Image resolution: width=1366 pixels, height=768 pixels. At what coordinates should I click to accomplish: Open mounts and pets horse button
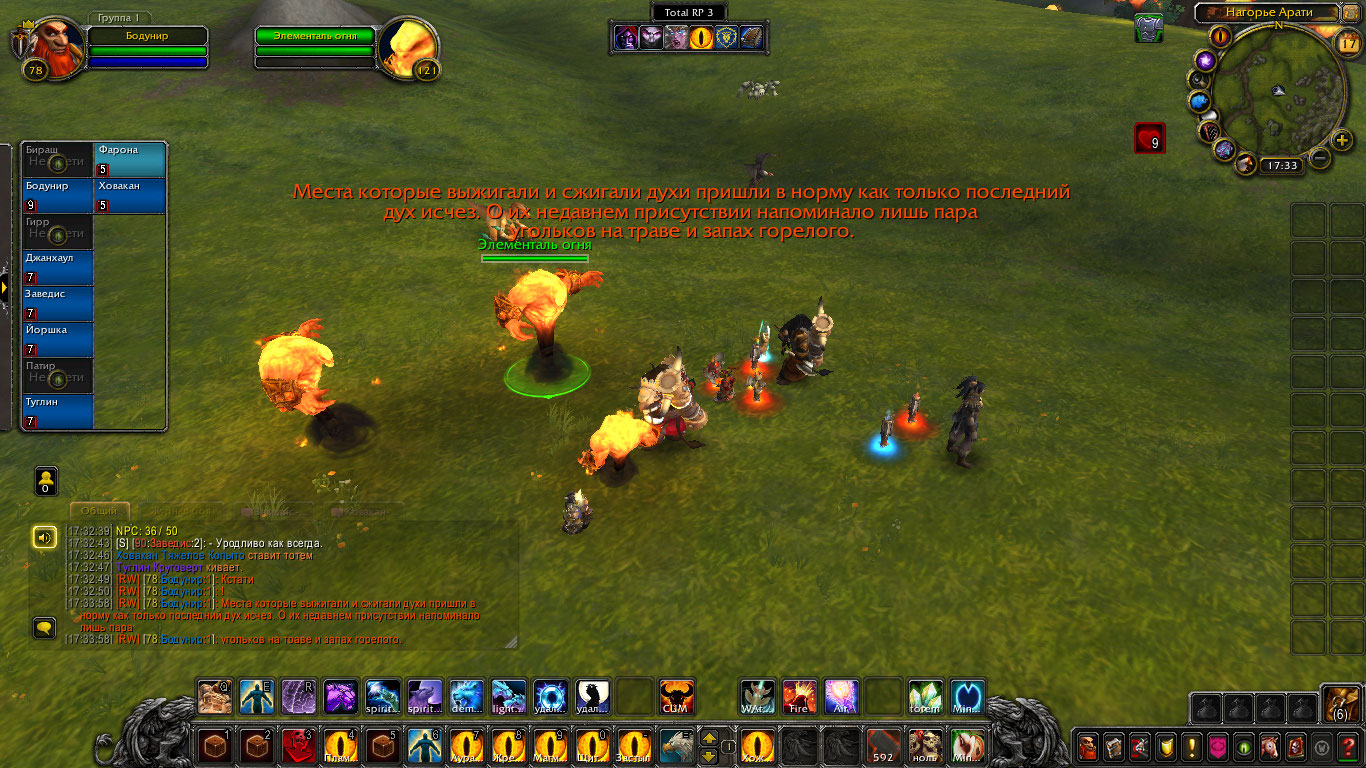tap(1269, 746)
